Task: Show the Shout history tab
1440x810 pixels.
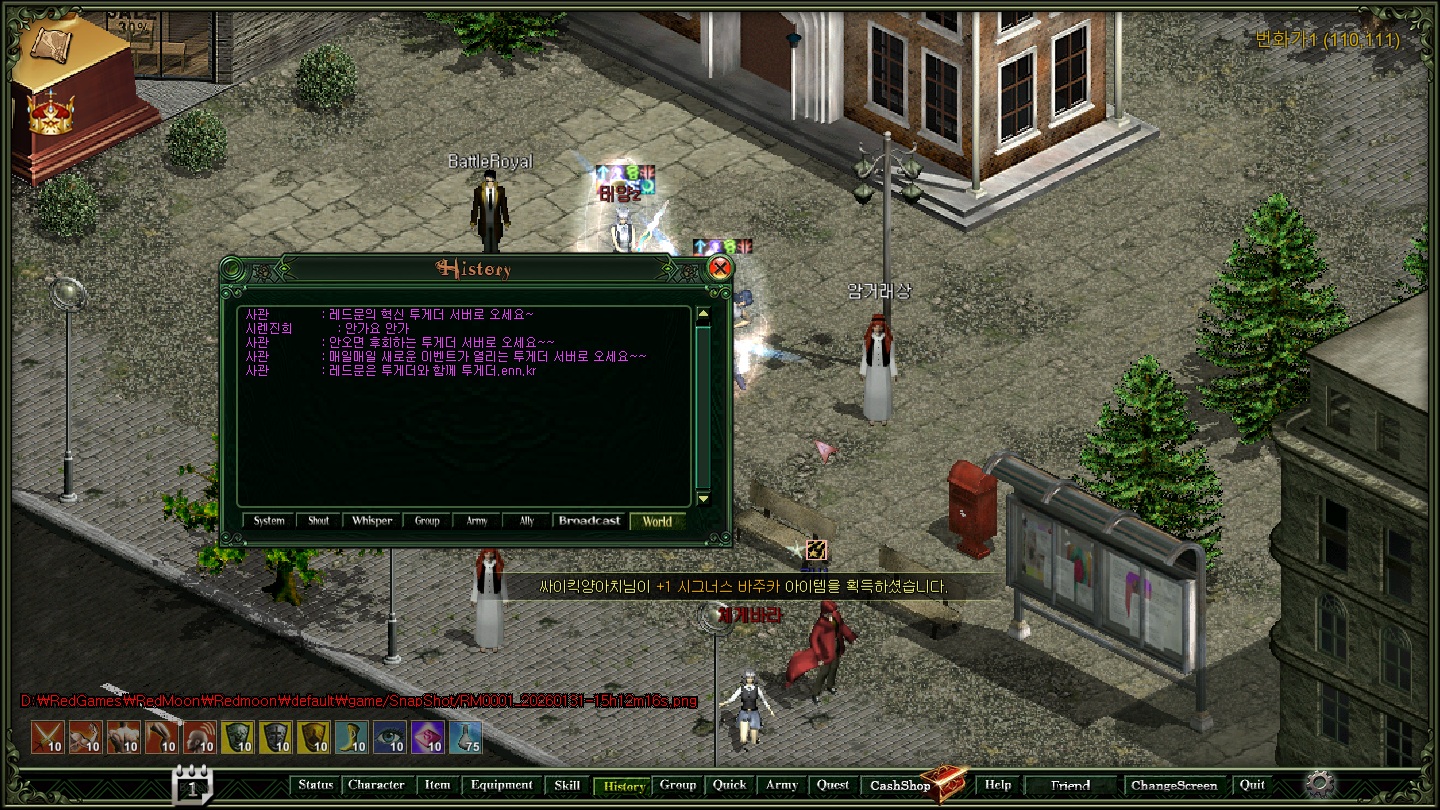Action: [x=318, y=521]
